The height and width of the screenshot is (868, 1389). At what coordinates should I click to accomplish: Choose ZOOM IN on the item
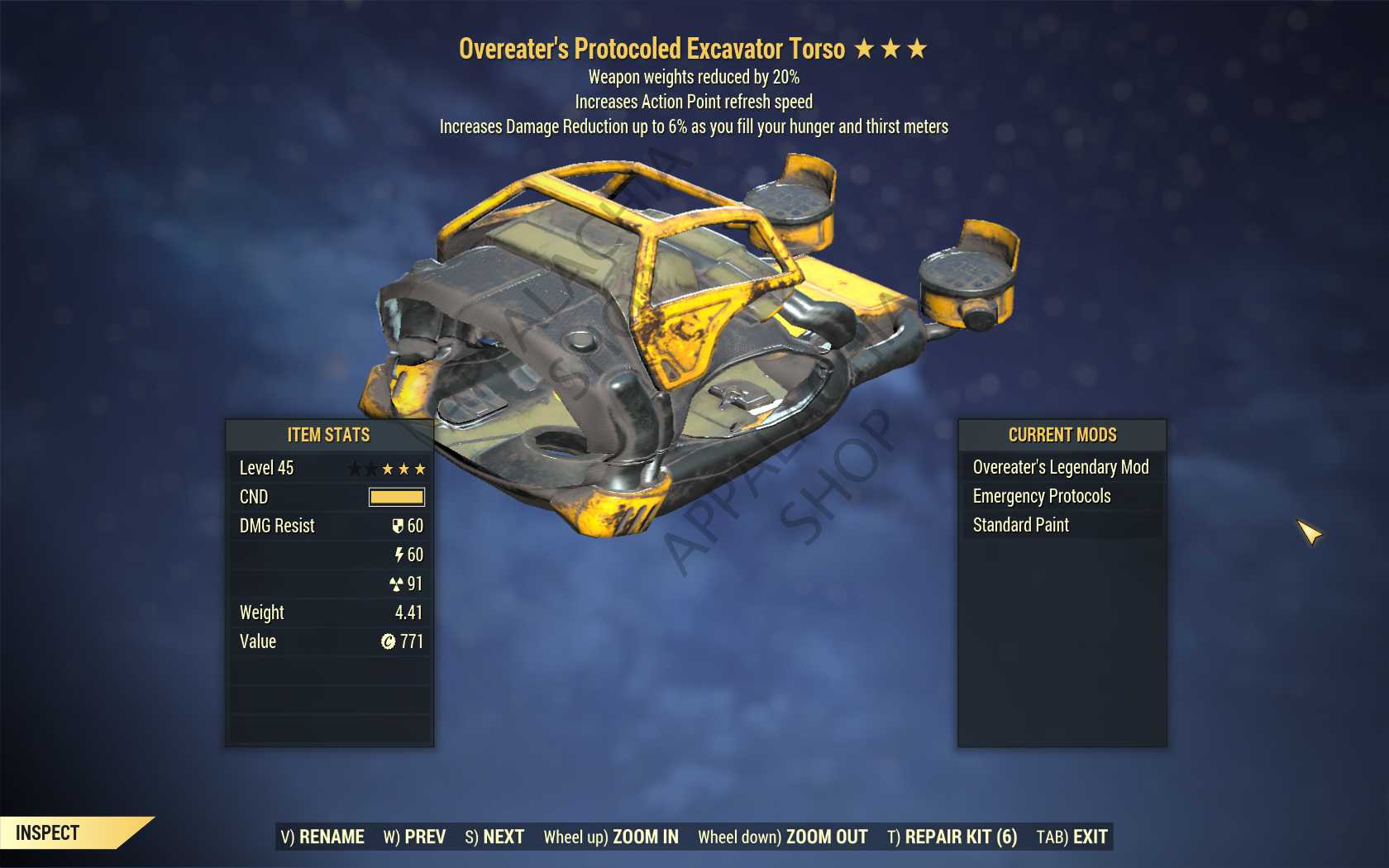pos(611,837)
